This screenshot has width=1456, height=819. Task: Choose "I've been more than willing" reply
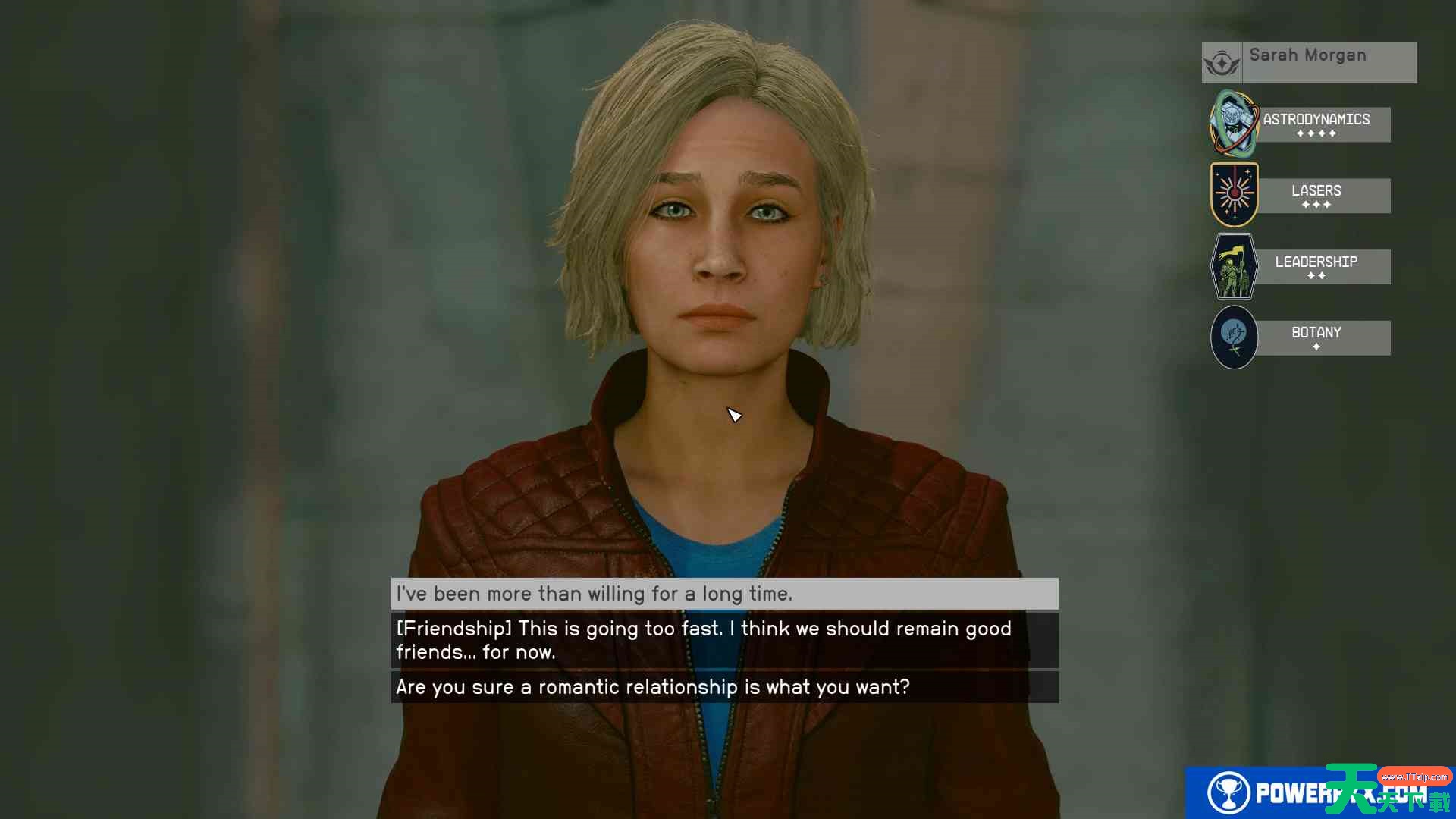coord(724,594)
